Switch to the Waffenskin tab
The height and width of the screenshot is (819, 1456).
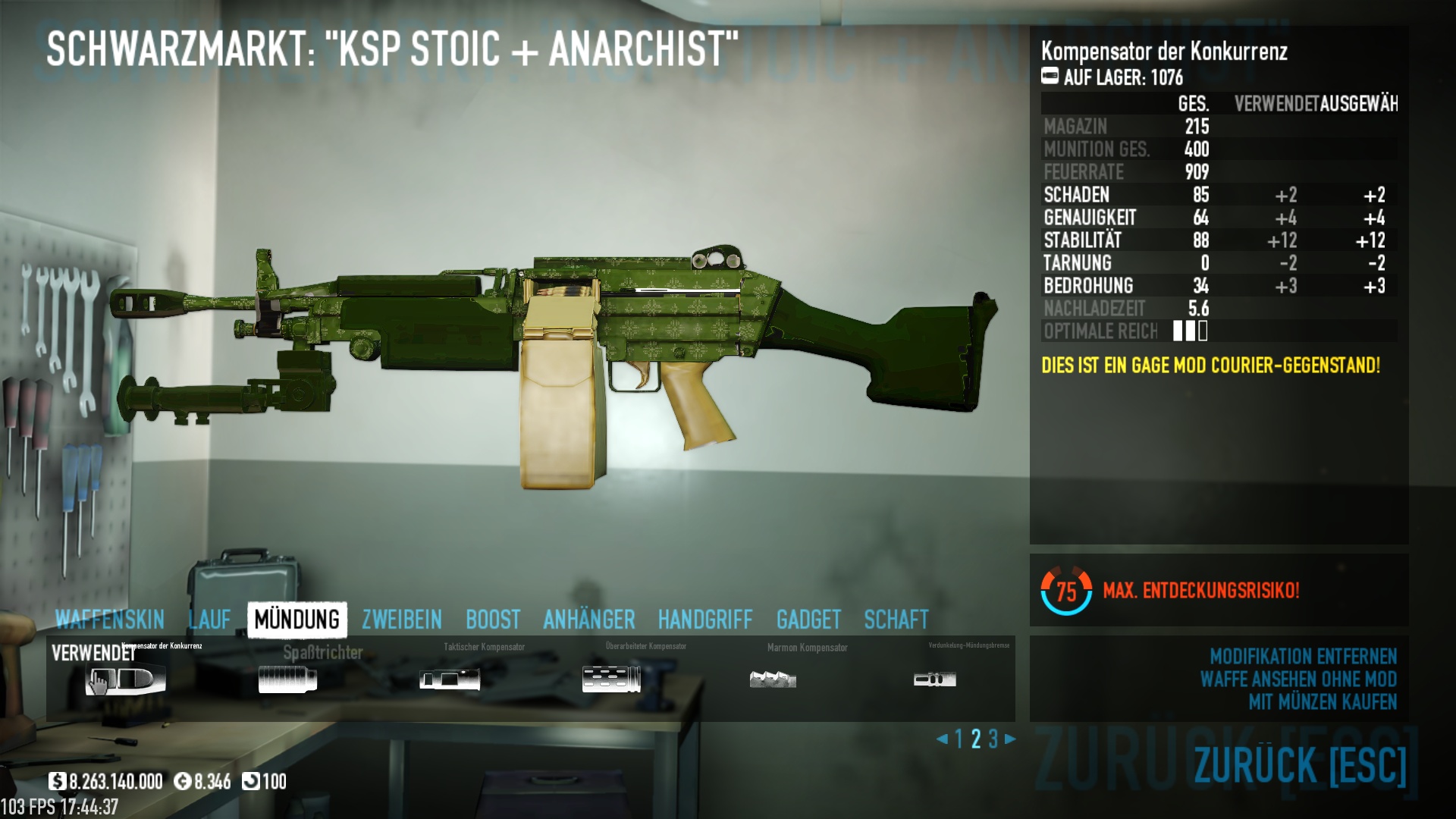click(109, 620)
